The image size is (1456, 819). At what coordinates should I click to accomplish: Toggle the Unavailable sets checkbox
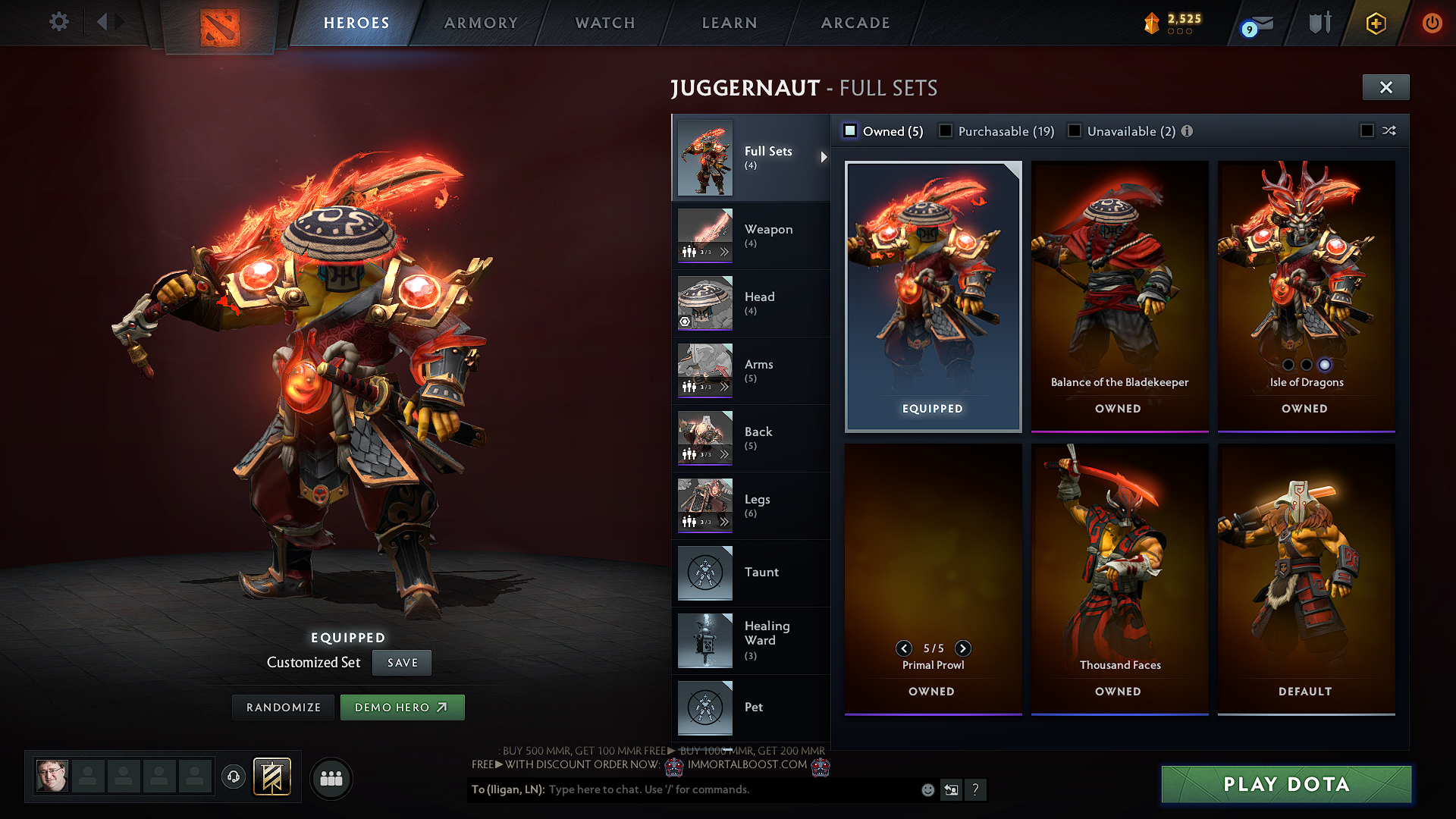coord(1075,130)
